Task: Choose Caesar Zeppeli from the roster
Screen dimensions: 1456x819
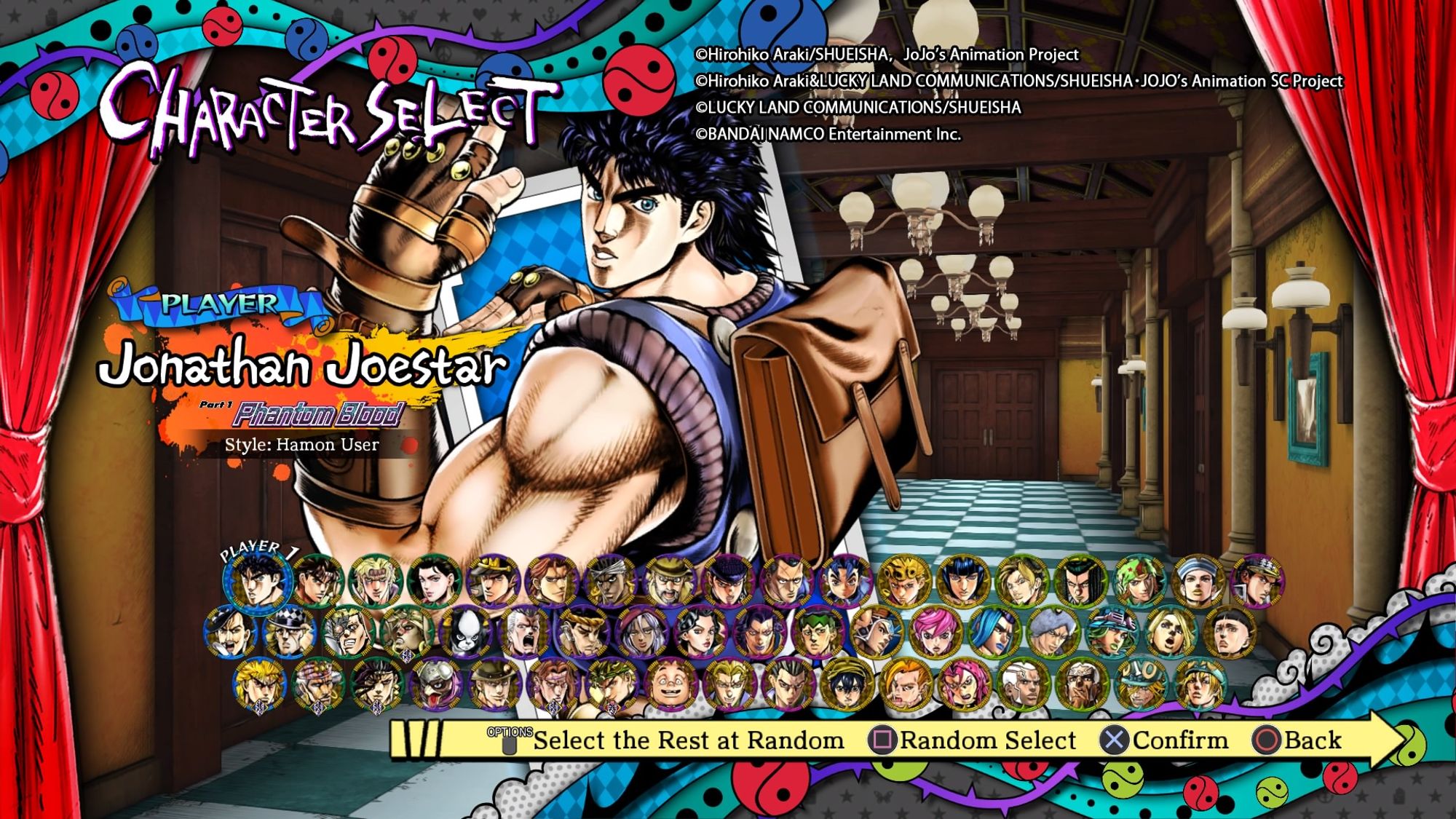Action: [x=376, y=582]
